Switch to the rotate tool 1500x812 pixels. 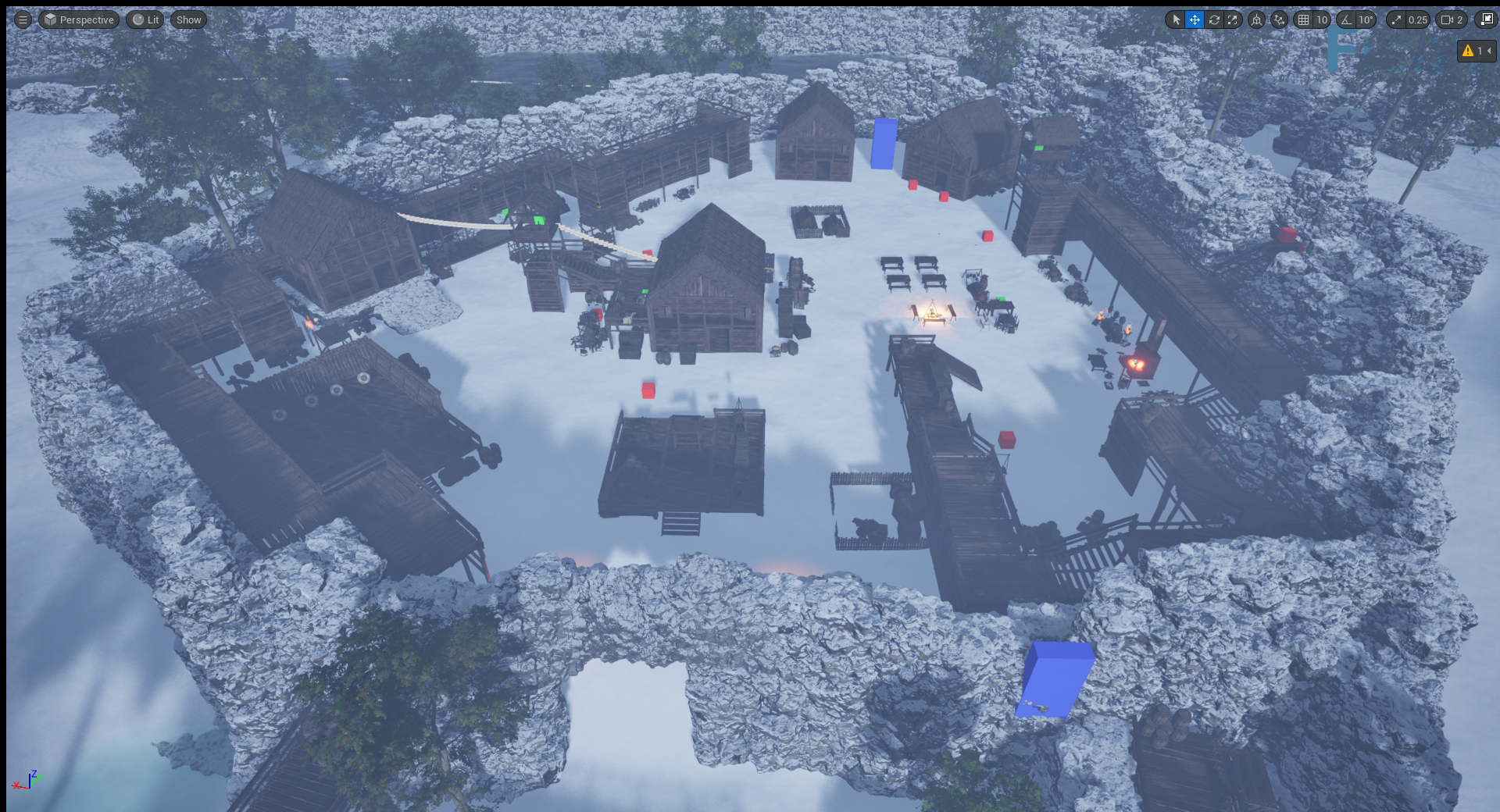(x=1214, y=20)
